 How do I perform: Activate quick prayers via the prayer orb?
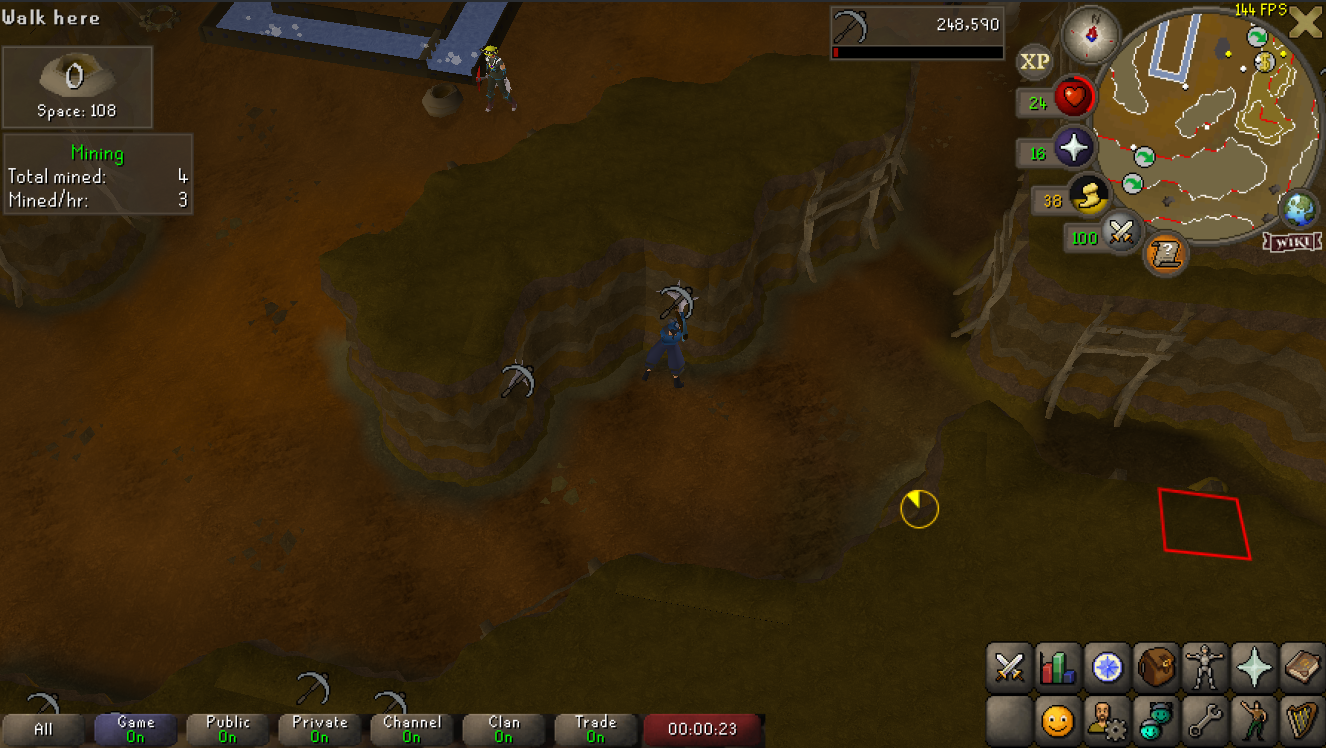click(x=1074, y=150)
